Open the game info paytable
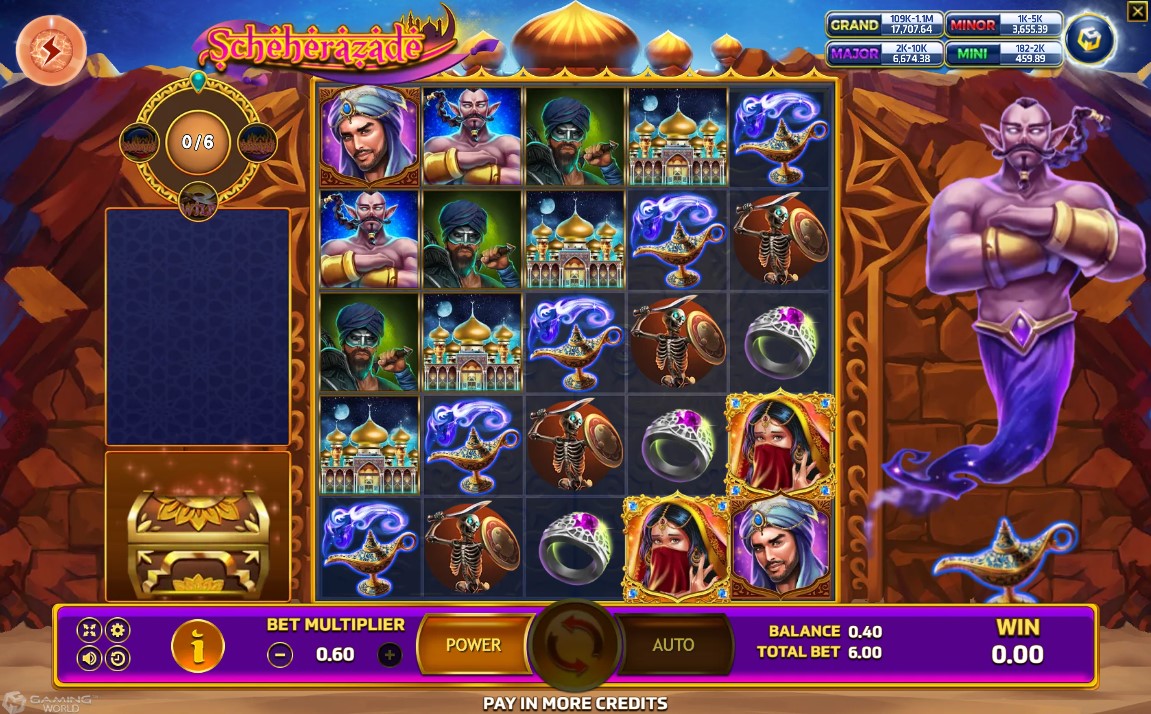 (x=197, y=645)
